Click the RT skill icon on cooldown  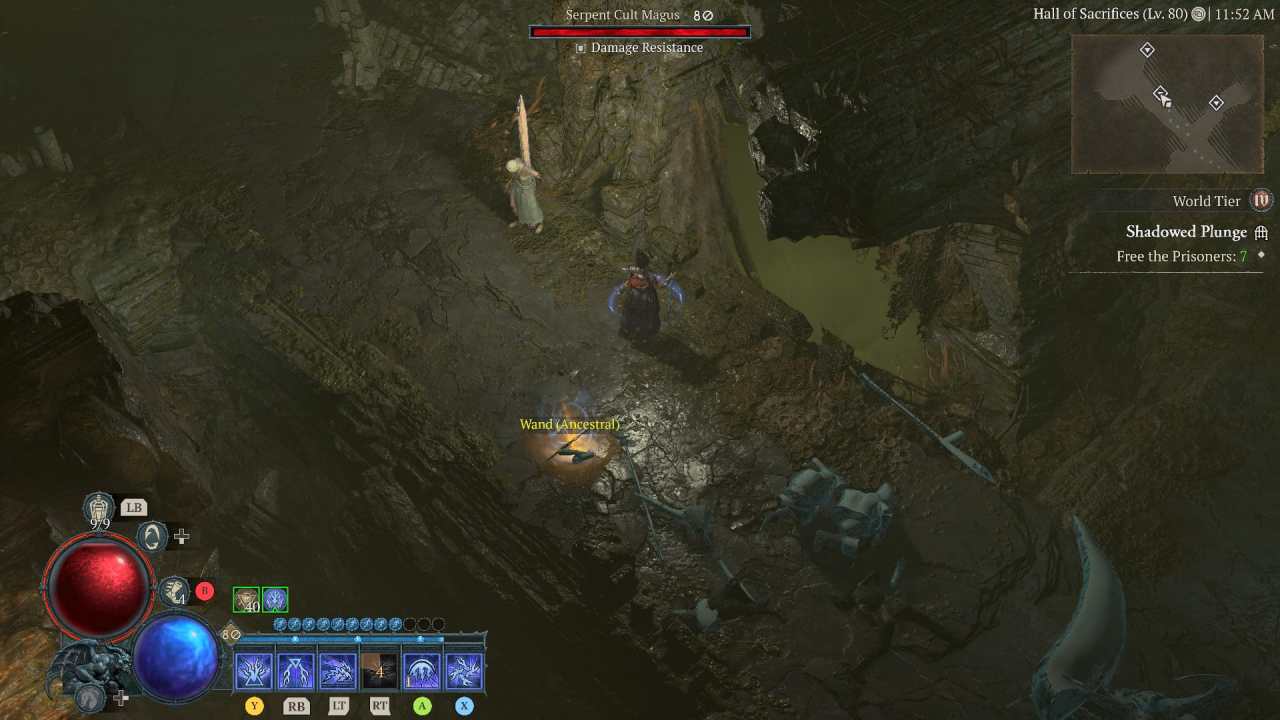[379, 668]
